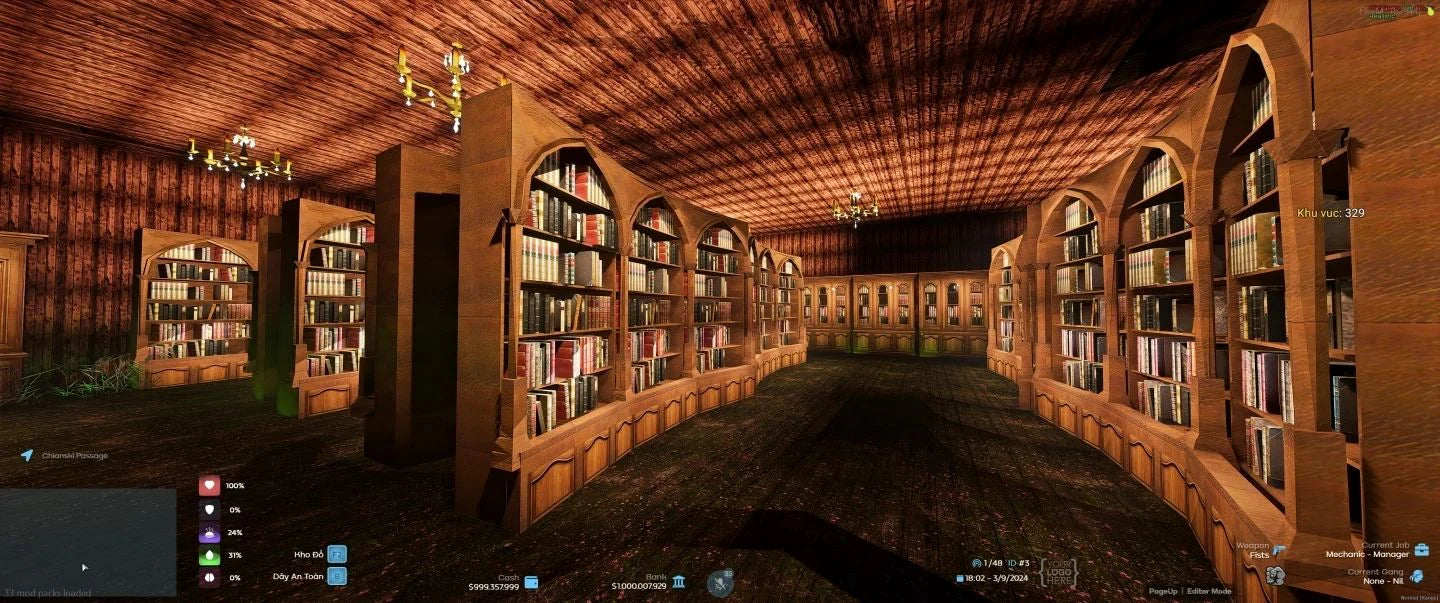Select the Chianski Passage location arrow
Image resolution: width=1440 pixels, height=603 pixels.
27,455
